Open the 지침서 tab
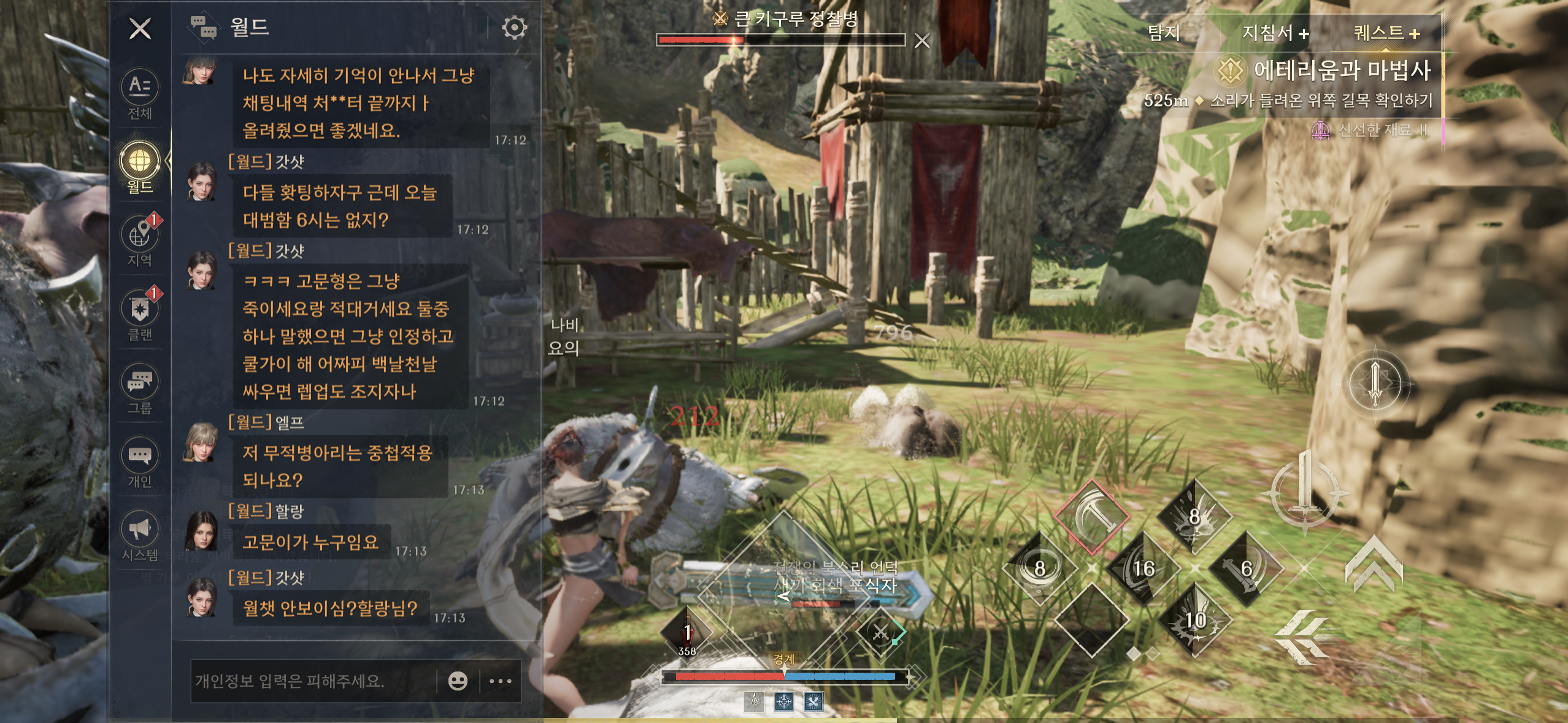Screen dimensions: 1568x723 pyautogui.click(x=1275, y=33)
